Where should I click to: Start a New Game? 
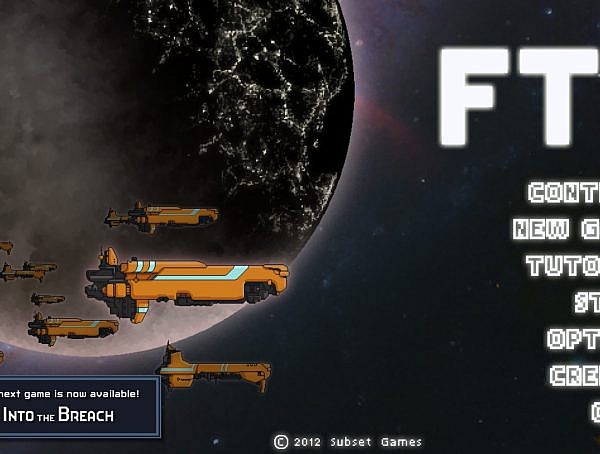click(558, 229)
